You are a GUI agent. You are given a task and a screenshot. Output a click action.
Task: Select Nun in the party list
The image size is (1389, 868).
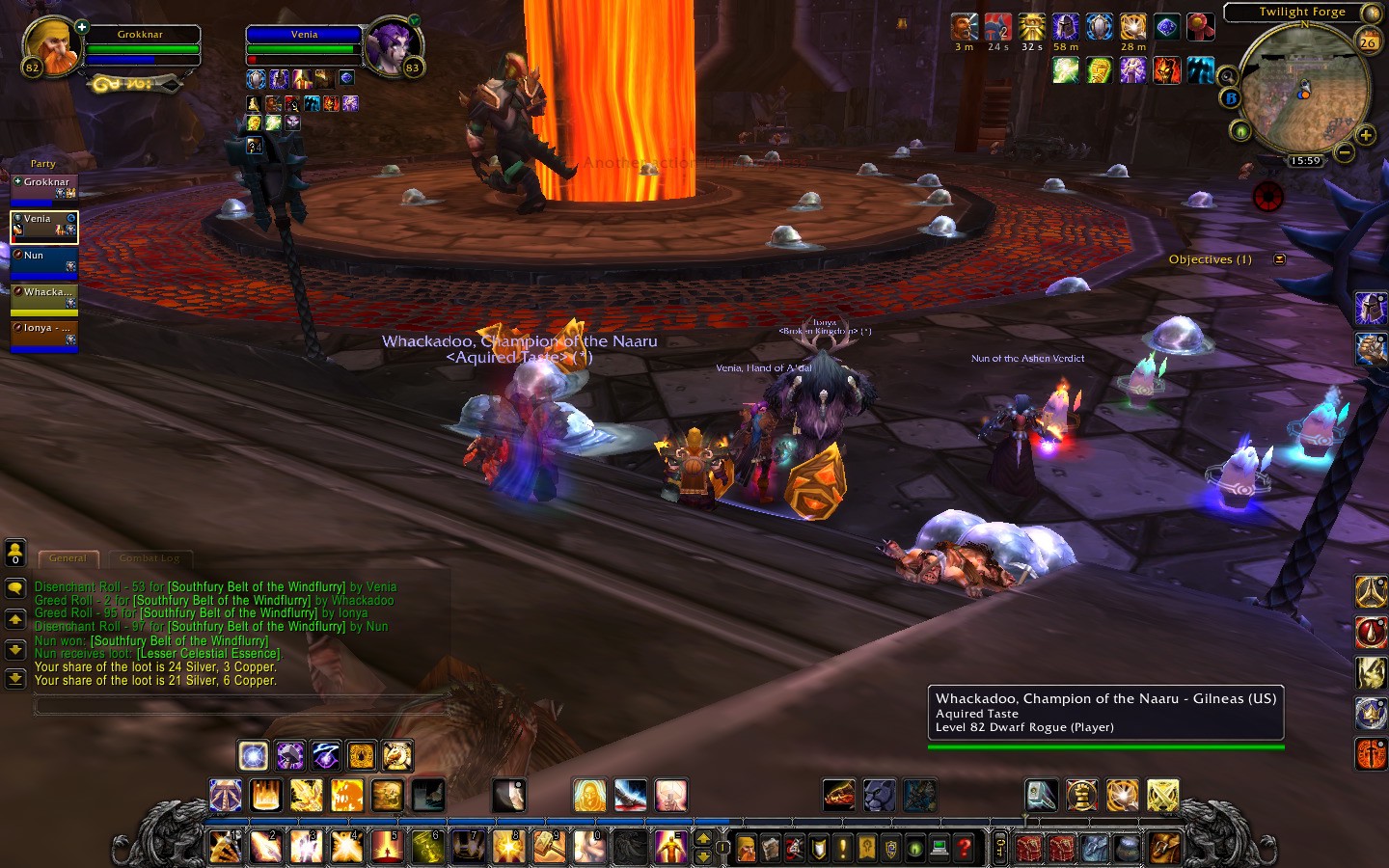[43, 262]
